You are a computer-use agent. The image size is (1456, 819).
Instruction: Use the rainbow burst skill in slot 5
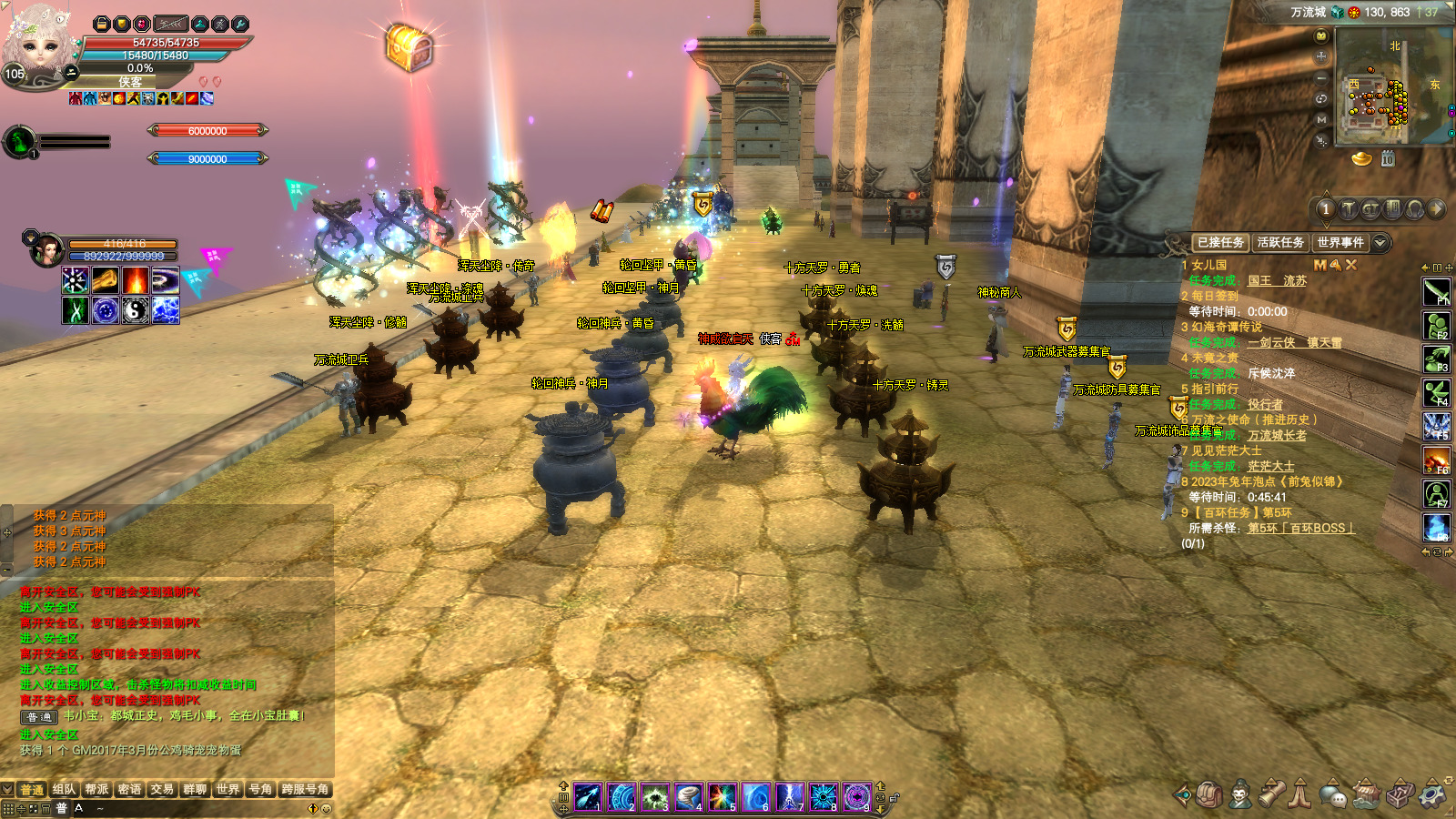723,797
